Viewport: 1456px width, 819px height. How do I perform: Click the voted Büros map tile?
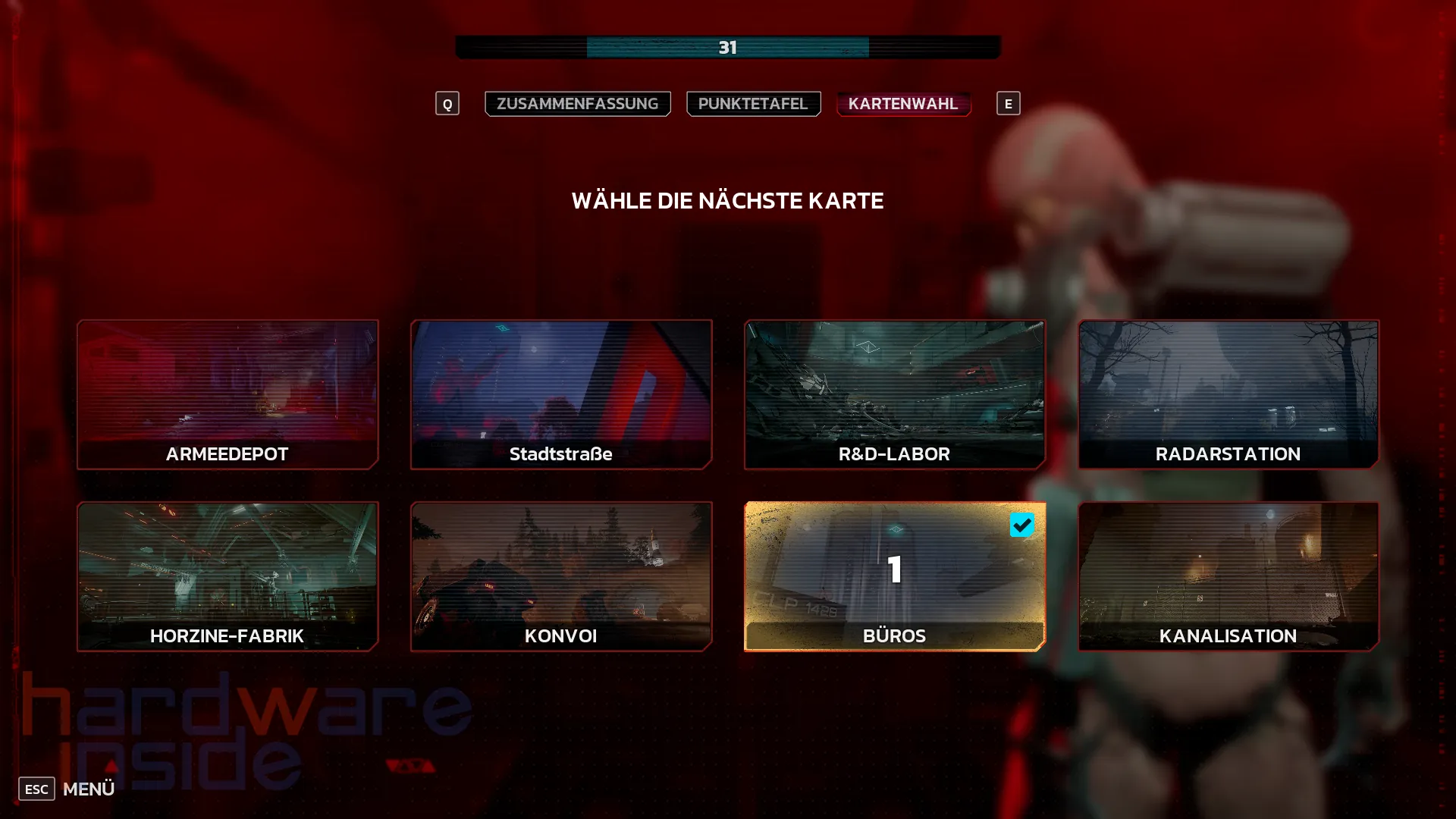(895, 576)
